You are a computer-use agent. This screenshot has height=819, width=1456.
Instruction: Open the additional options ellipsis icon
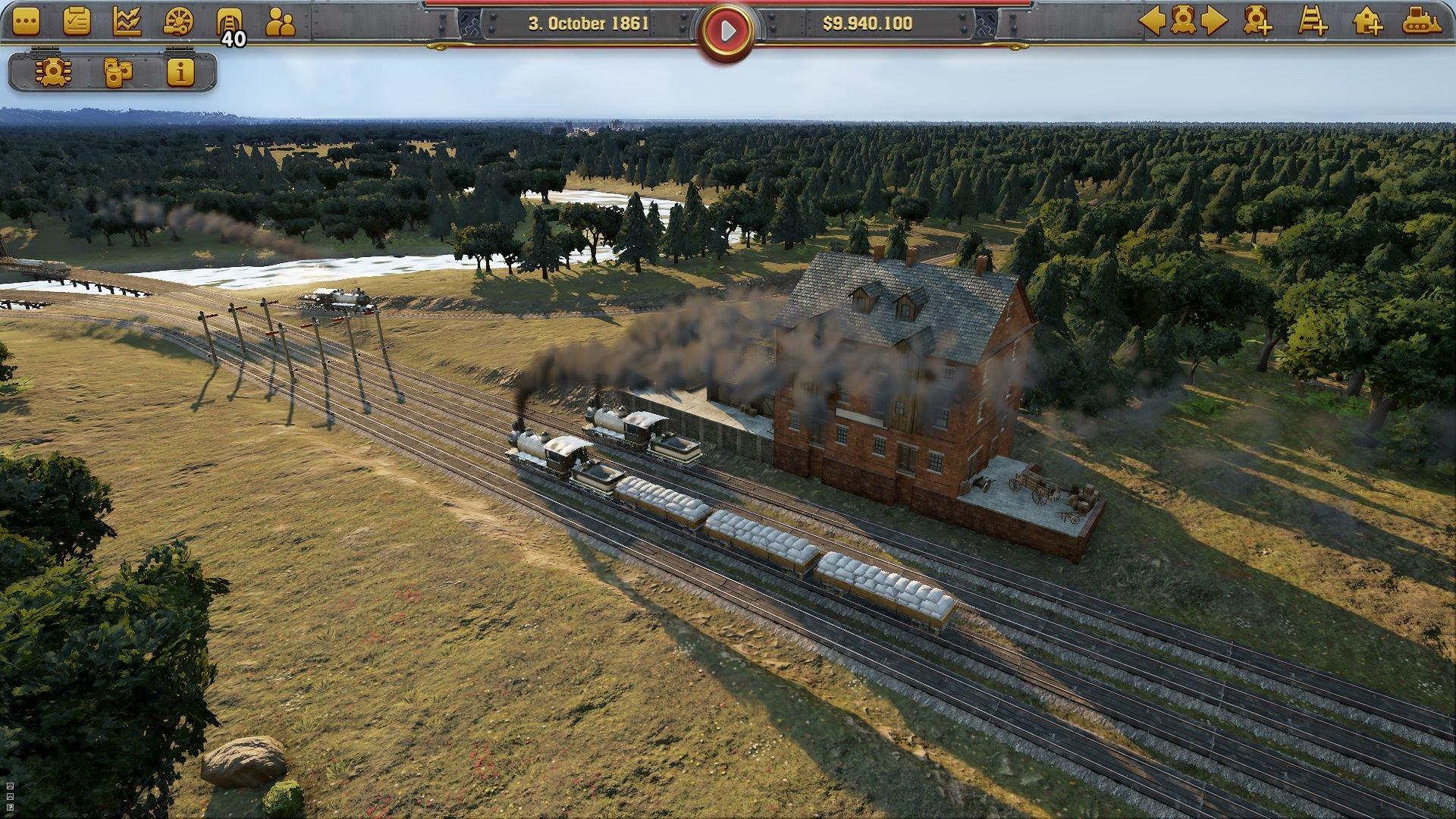26,20
